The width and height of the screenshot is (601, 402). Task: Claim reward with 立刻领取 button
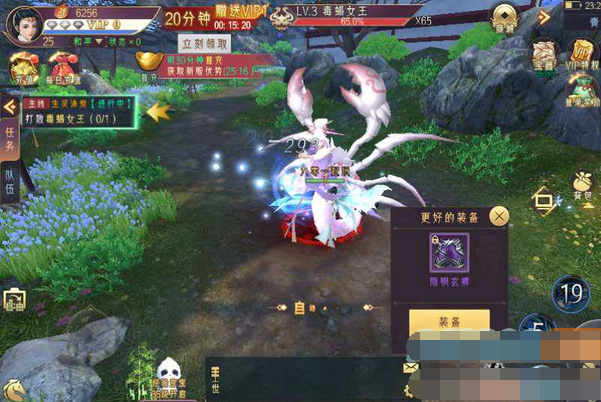pyautogui.click(x=204, y=43)
